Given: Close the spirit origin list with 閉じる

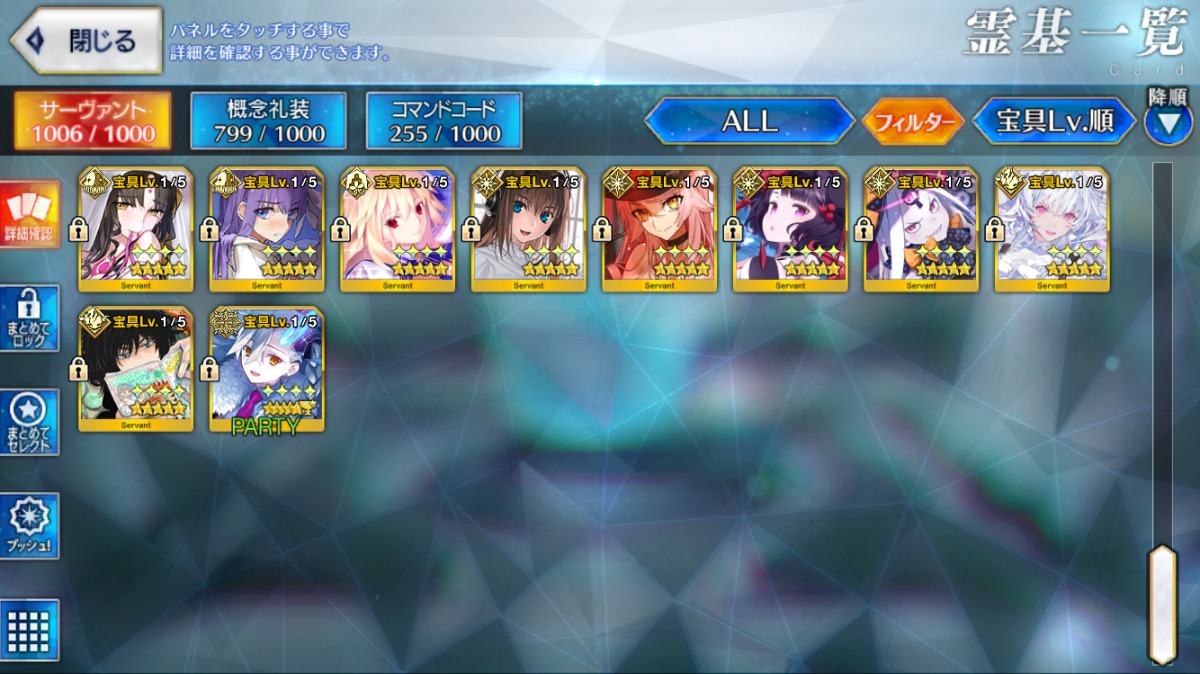Looking at the screenshot, I should (86, 40).
